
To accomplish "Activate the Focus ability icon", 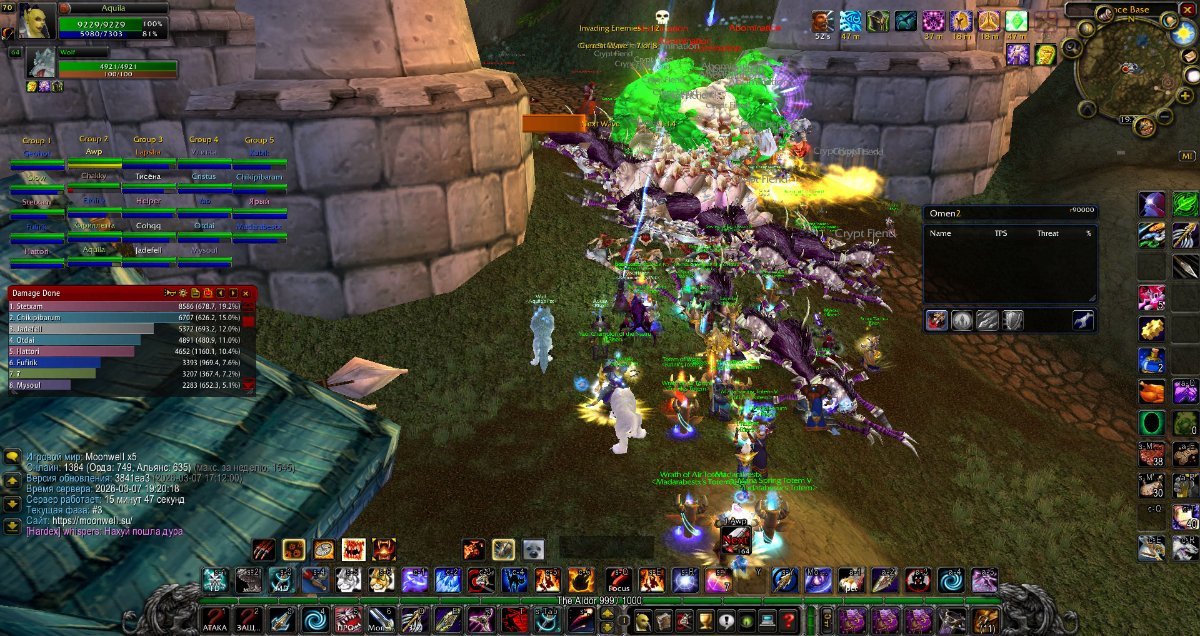I will tap(619, 580).
